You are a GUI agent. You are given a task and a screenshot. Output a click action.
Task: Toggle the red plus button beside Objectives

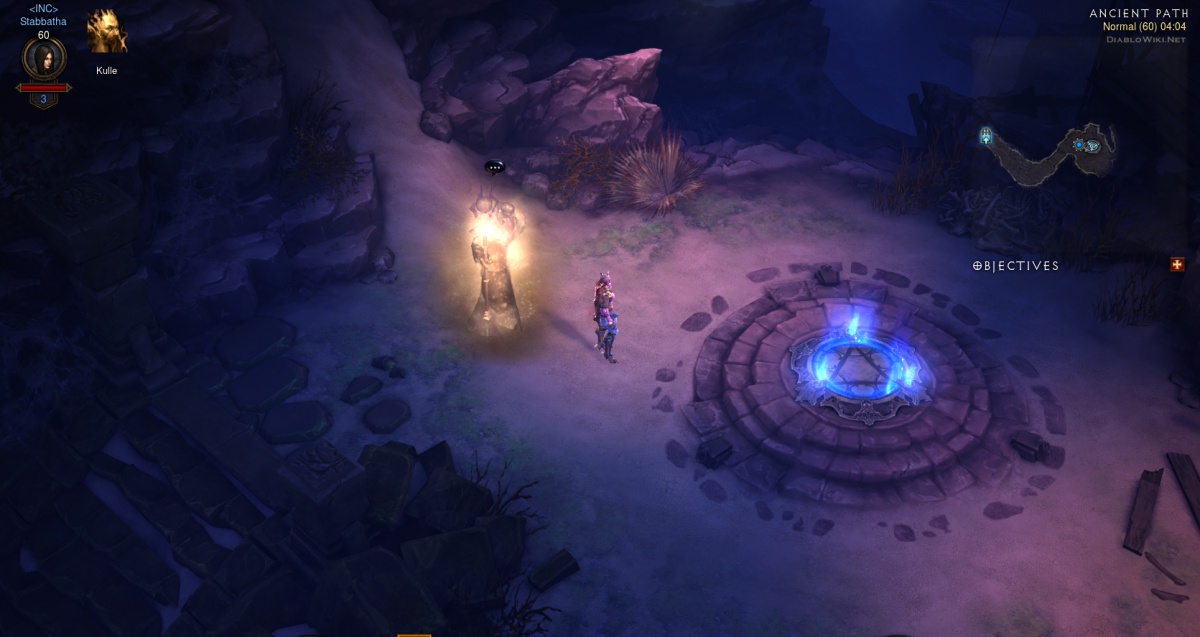(1177, 264)
